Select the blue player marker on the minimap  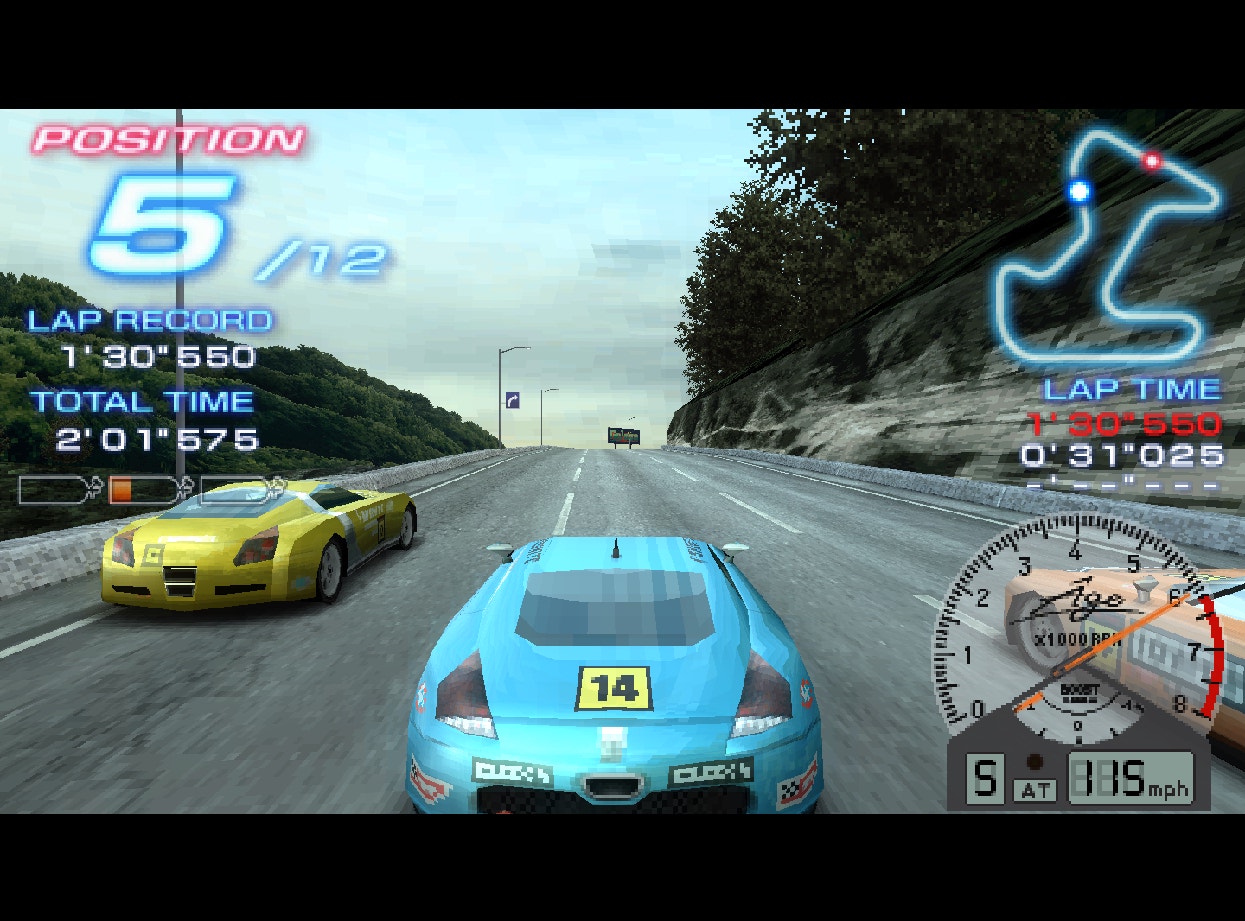point(1079,190)
